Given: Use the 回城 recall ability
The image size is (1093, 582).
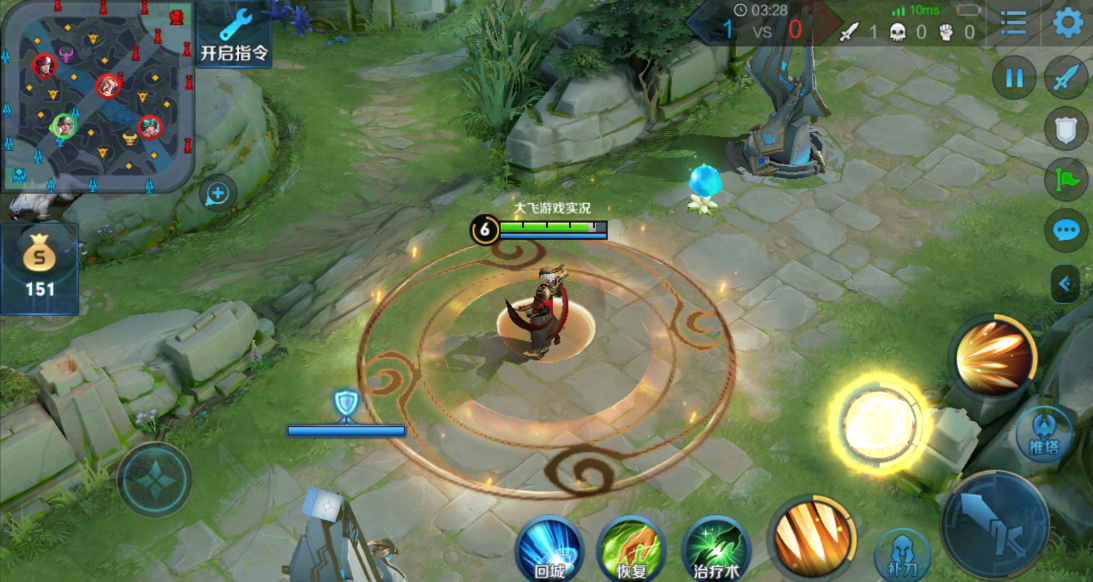Looking at the screenshot, I should click(x=549, y=548).
